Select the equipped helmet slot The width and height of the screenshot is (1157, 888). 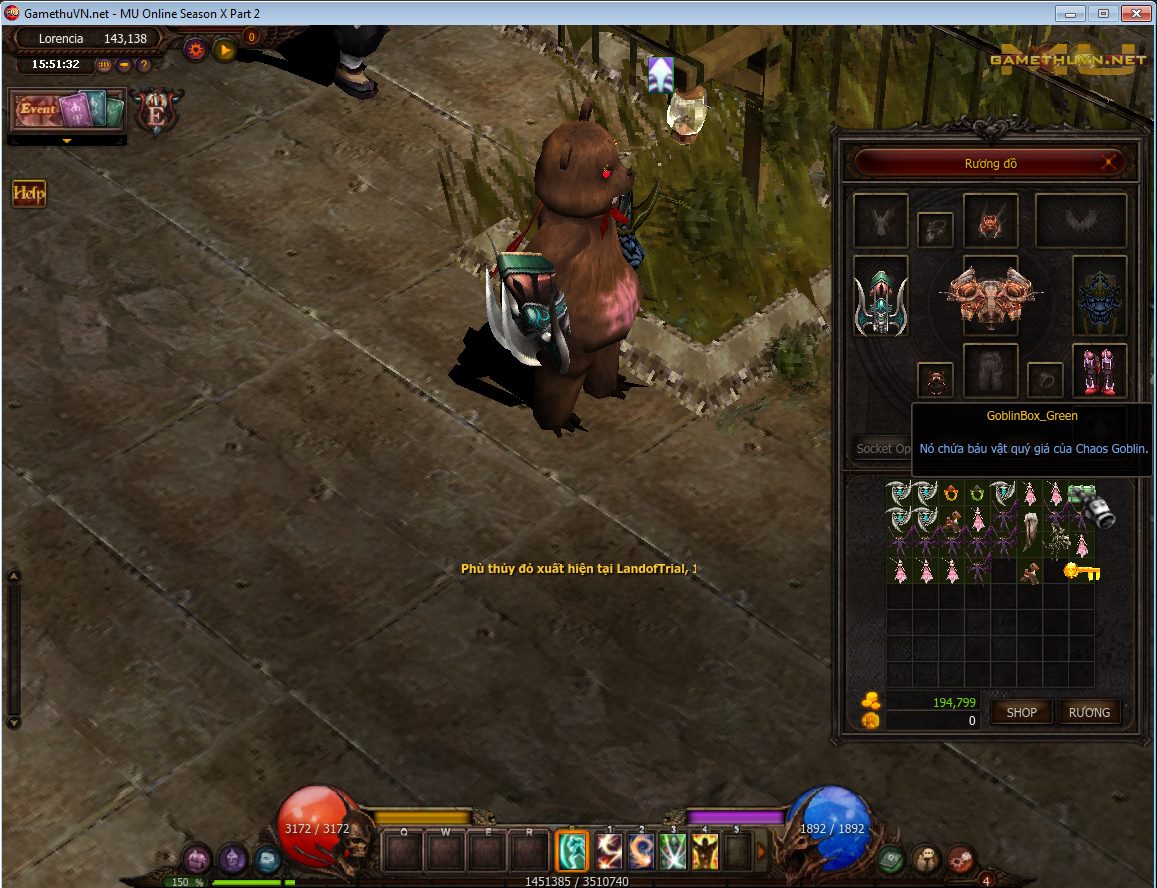click(x=990, y=221)
